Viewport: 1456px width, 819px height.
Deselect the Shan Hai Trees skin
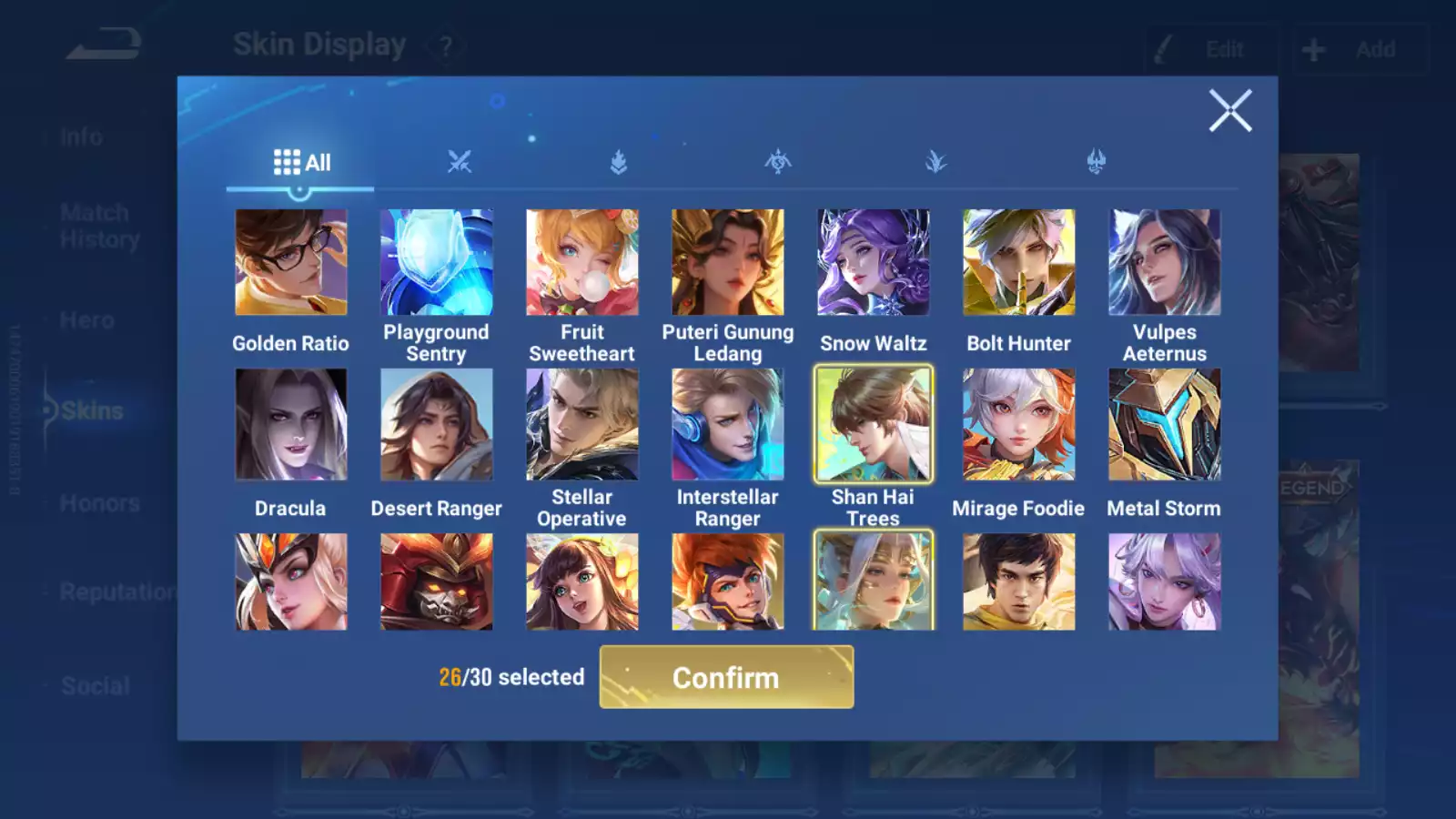874,424
